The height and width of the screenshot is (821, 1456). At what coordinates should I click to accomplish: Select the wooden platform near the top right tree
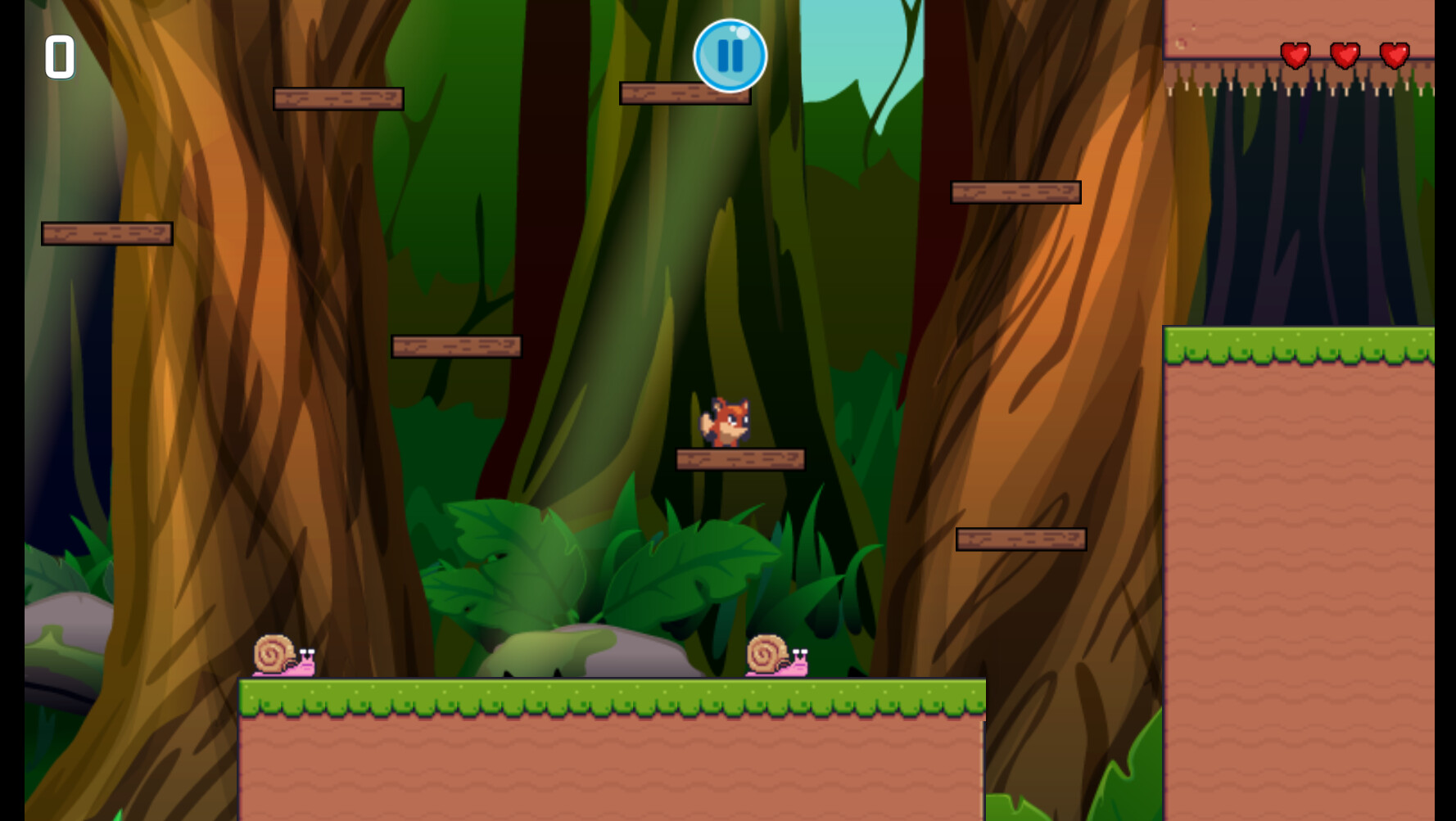[1015, 193]
